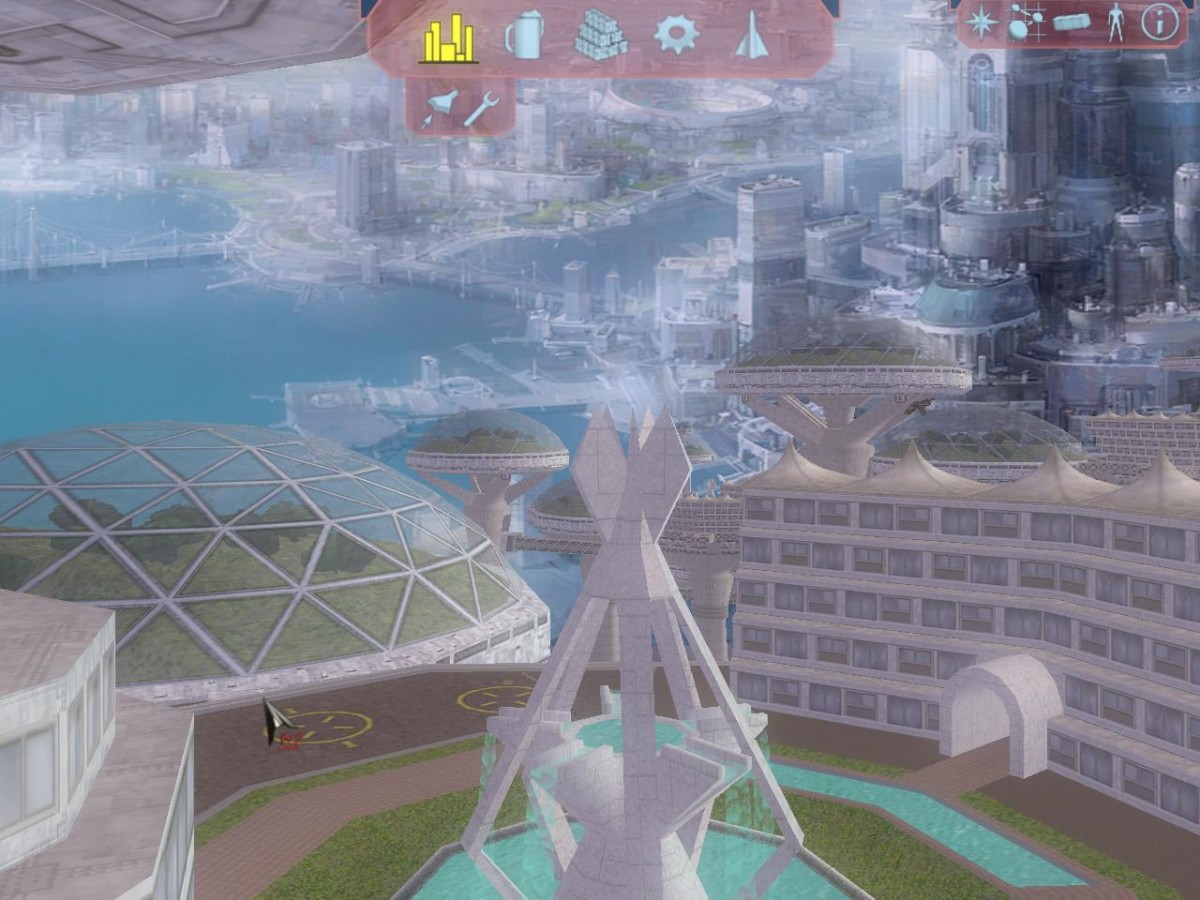The image size is (1200, 900).
Task: Open the humanoid figure icon
Action: coord(1115,22)
